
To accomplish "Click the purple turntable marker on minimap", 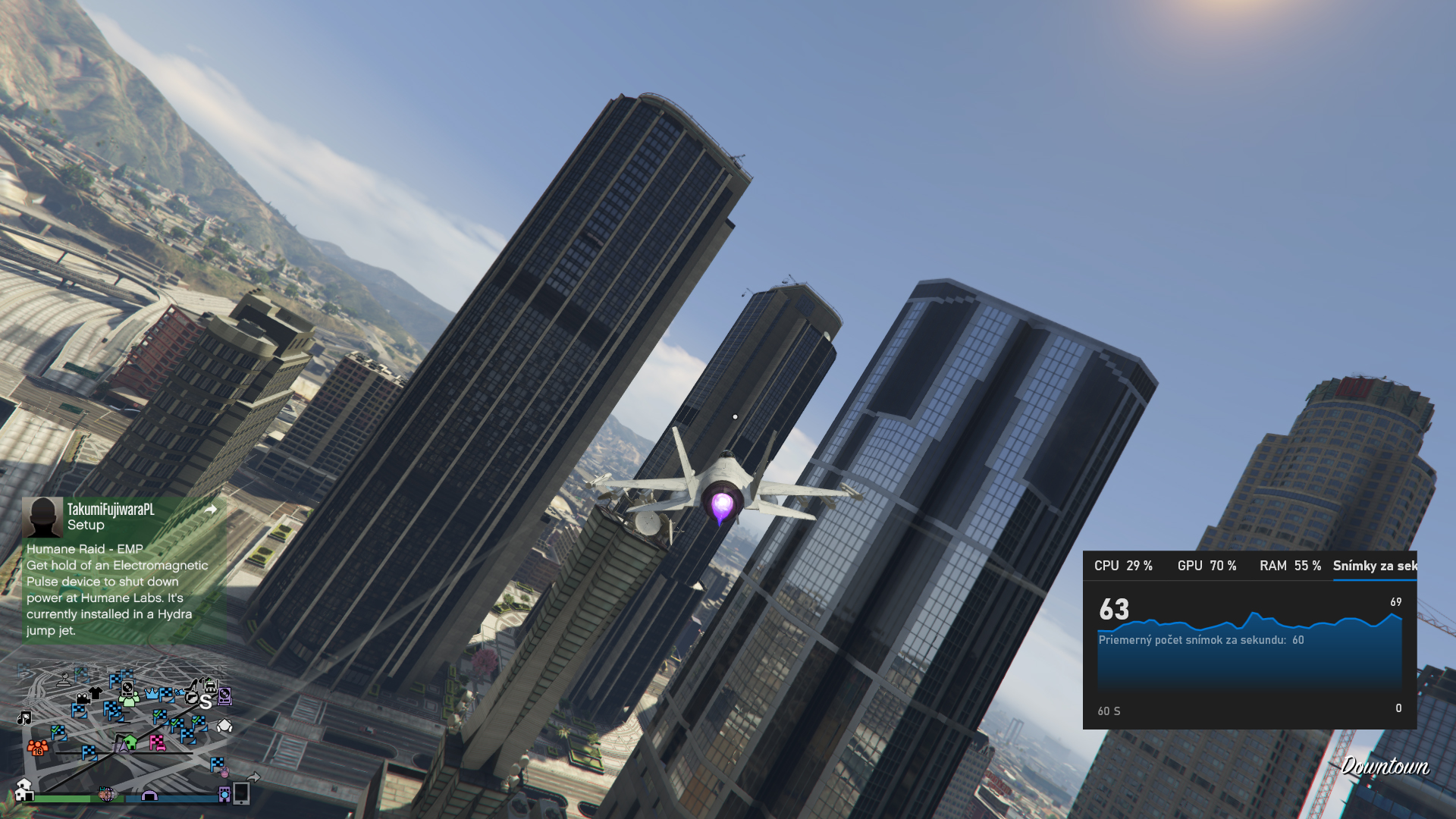I will (224, 696).
